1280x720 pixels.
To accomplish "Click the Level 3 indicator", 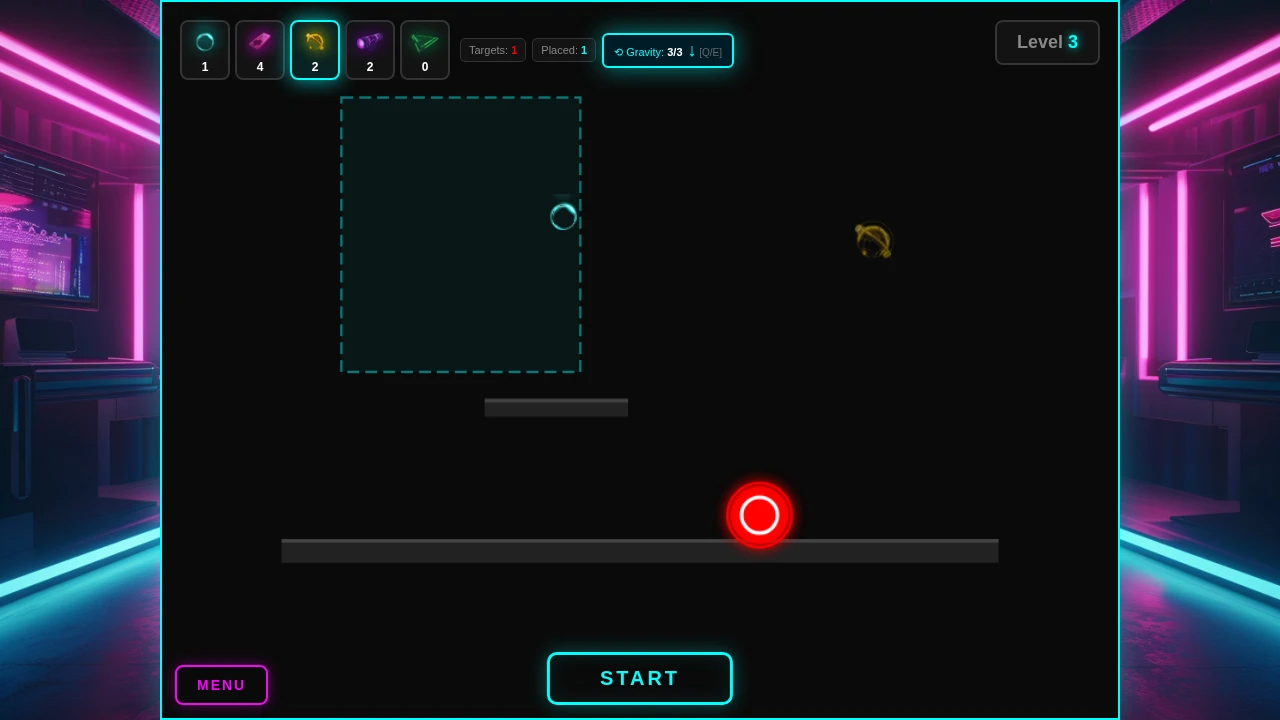I will pyautogui.click(x=1047, y=42).
